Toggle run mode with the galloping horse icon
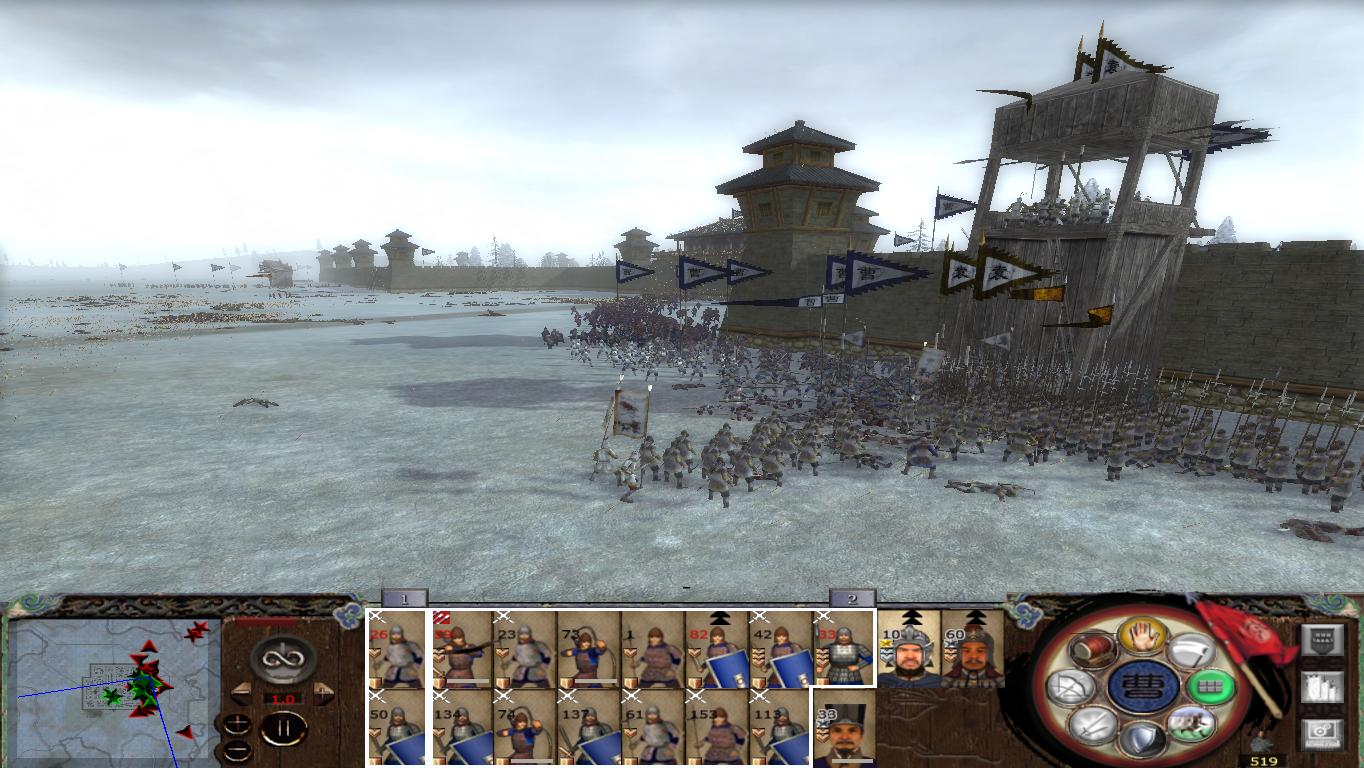This screenshot has width=1364, height=768. pos(1190,722)
